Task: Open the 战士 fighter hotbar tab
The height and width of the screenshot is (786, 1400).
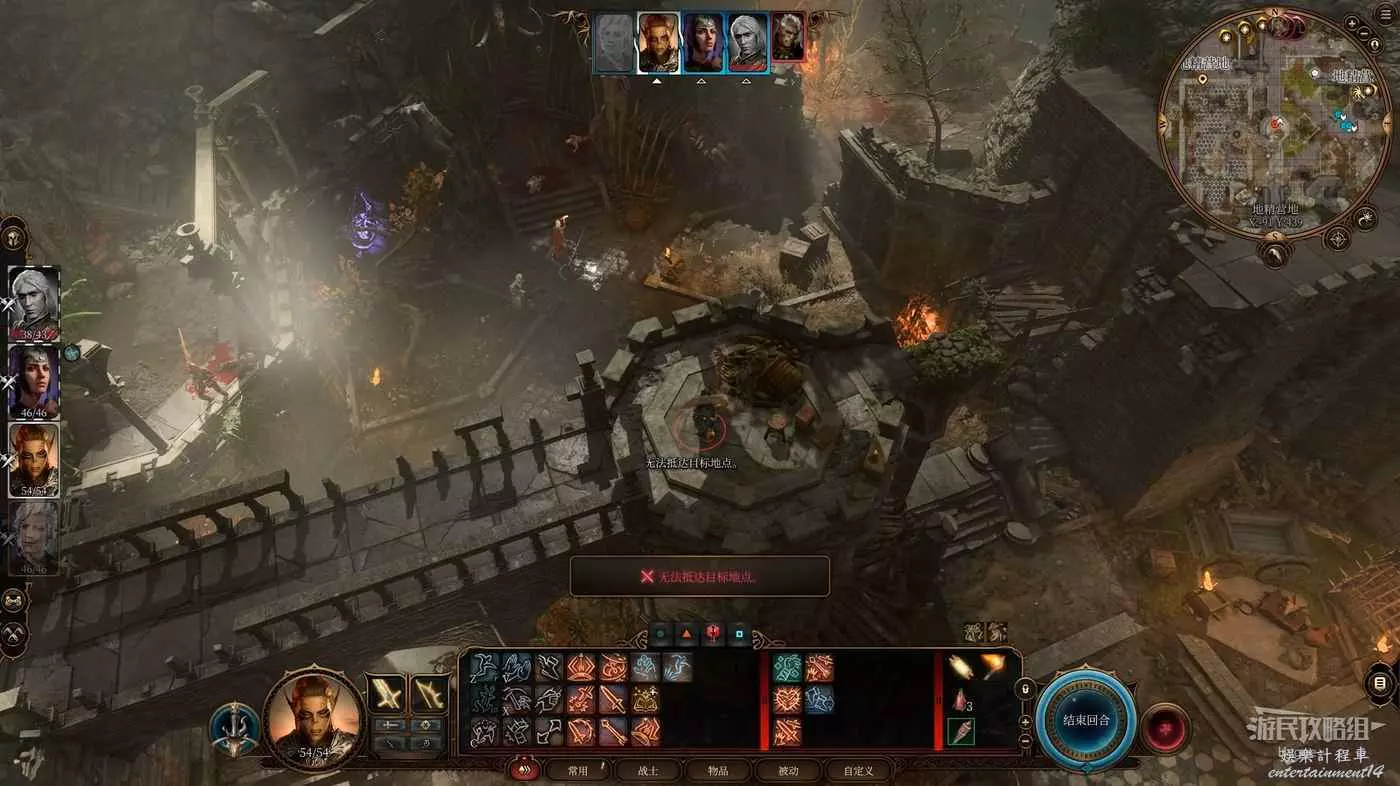Action: [648, 770]
